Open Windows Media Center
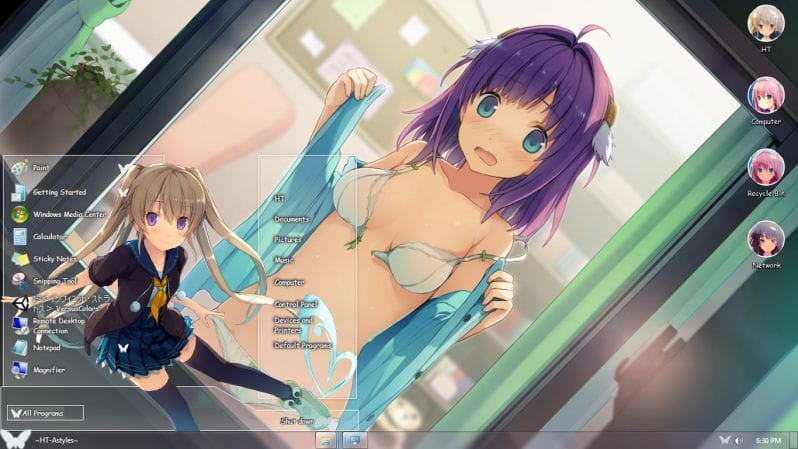Screen dimensions: 798x449 (x=68, y=214)
